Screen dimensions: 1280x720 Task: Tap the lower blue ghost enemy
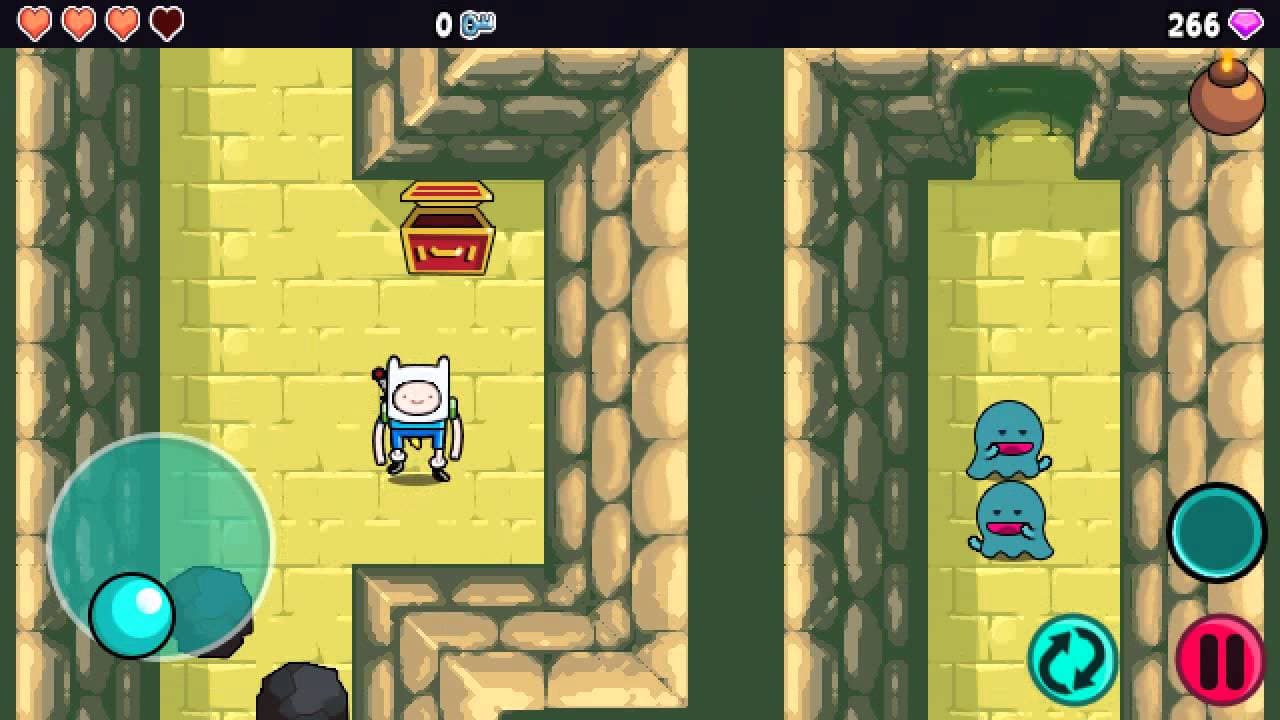coord(1010,523)
